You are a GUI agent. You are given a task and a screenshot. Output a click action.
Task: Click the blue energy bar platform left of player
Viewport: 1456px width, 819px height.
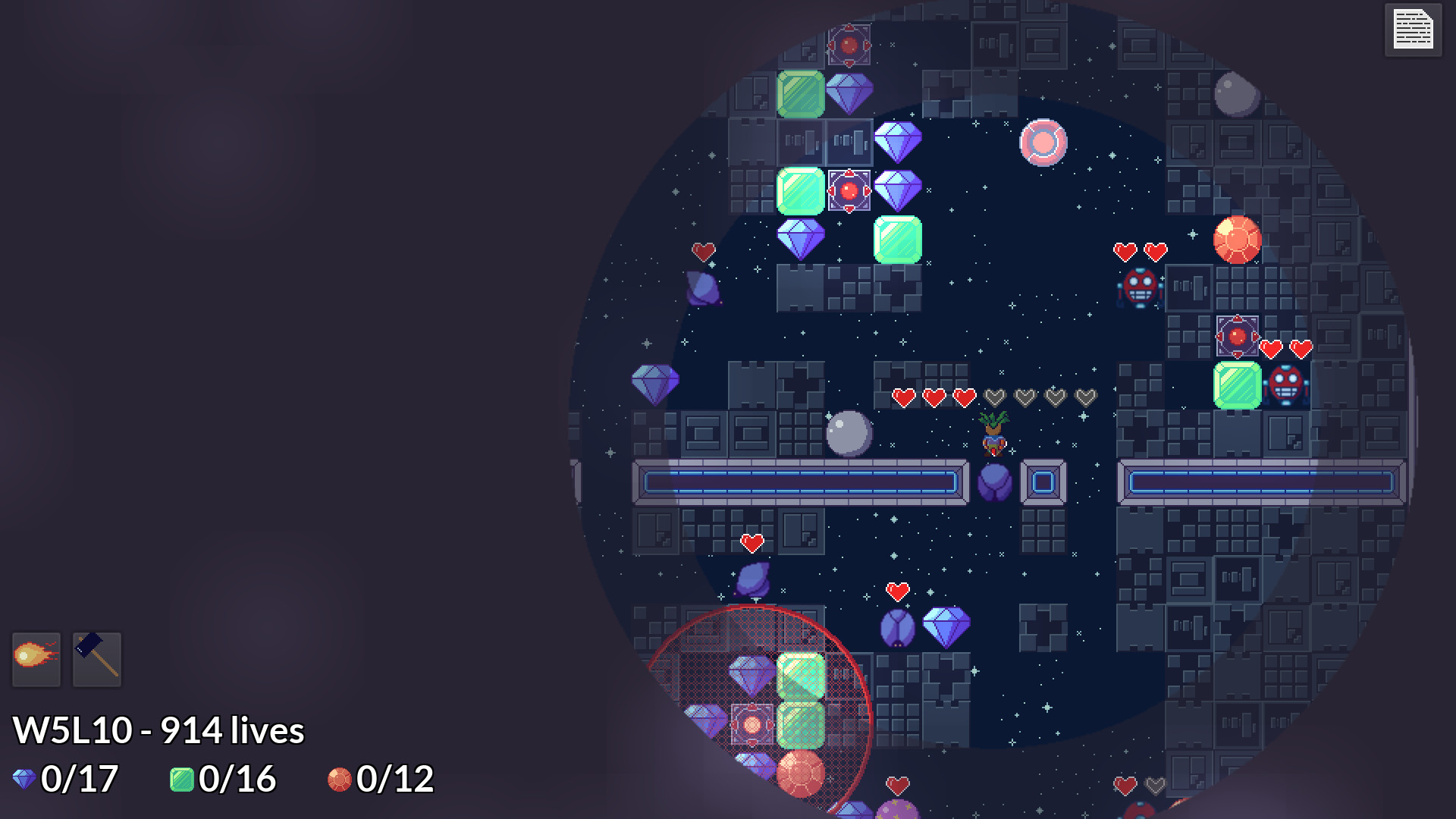click(x=800, y=481)
